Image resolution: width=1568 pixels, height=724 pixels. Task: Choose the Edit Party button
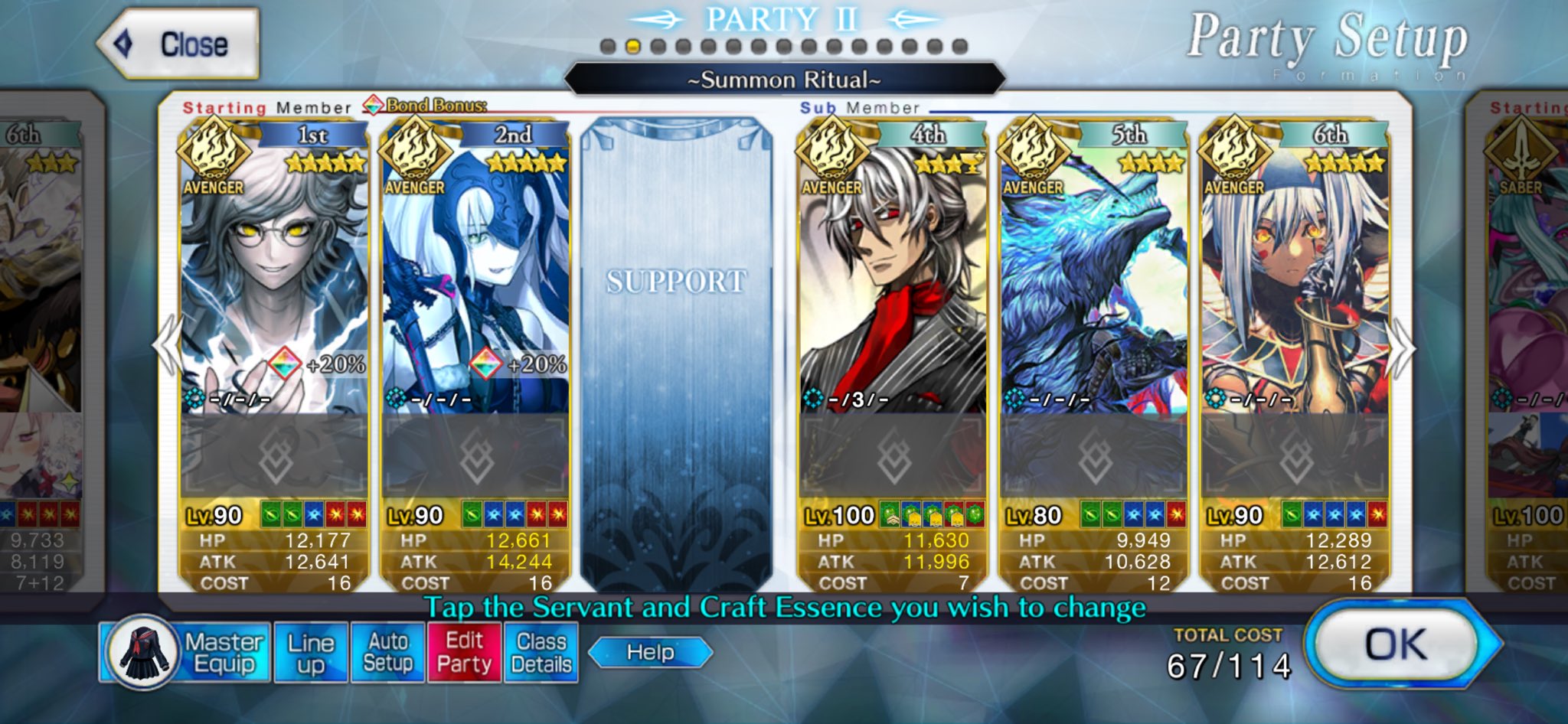464,653
